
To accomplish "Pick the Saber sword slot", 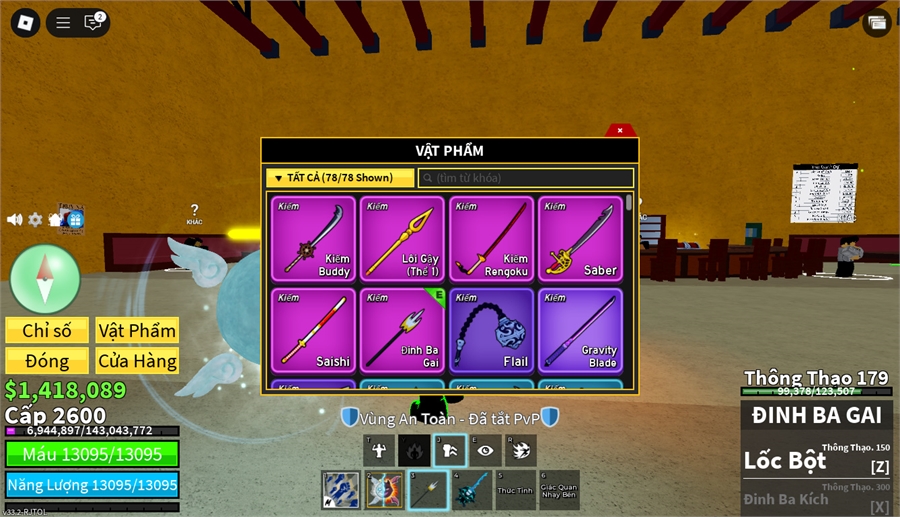I will (x=580, y=239).
